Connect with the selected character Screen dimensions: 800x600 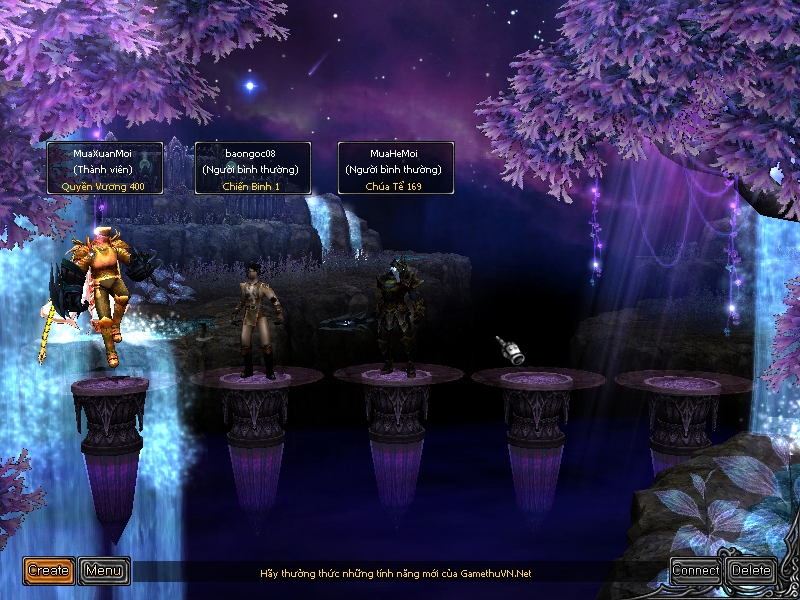pos(696,571)
